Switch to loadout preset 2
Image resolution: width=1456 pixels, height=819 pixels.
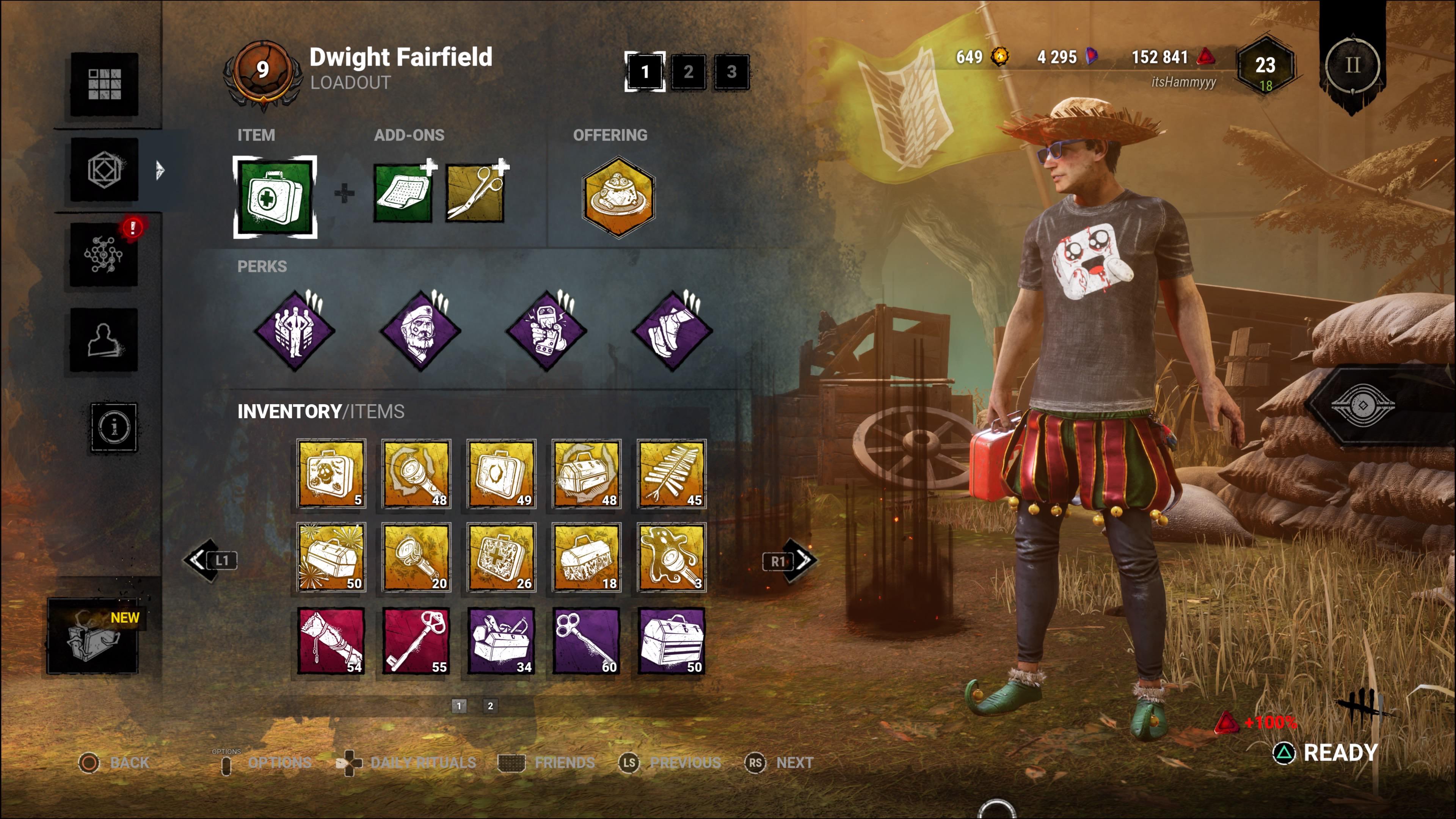(x=688, y=72)
